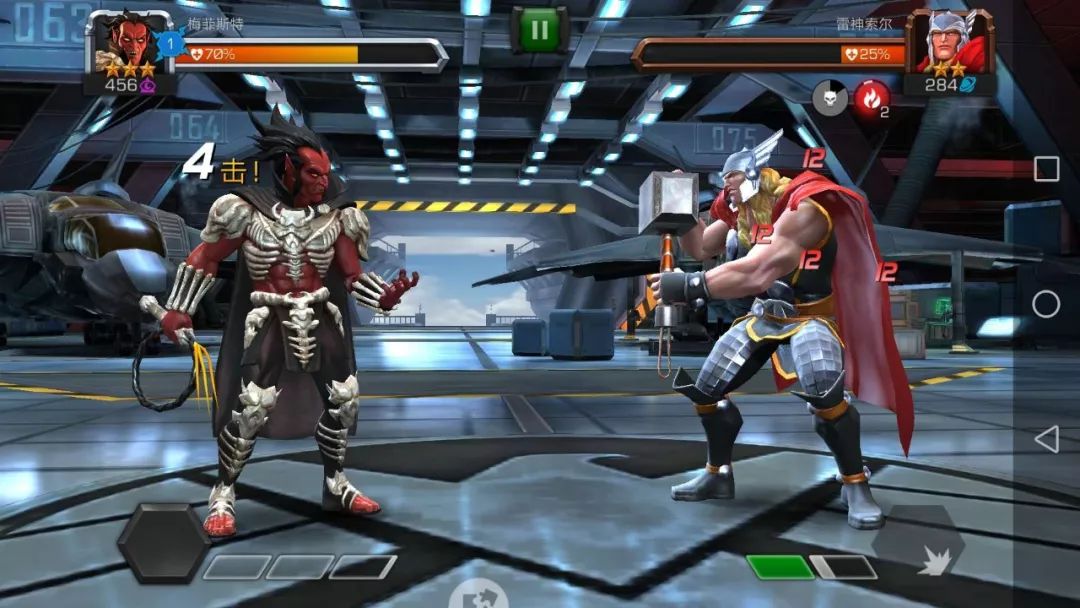The image size is (1080, 608).
Task: Inspect the skull status icon
Action: (829, 97)
